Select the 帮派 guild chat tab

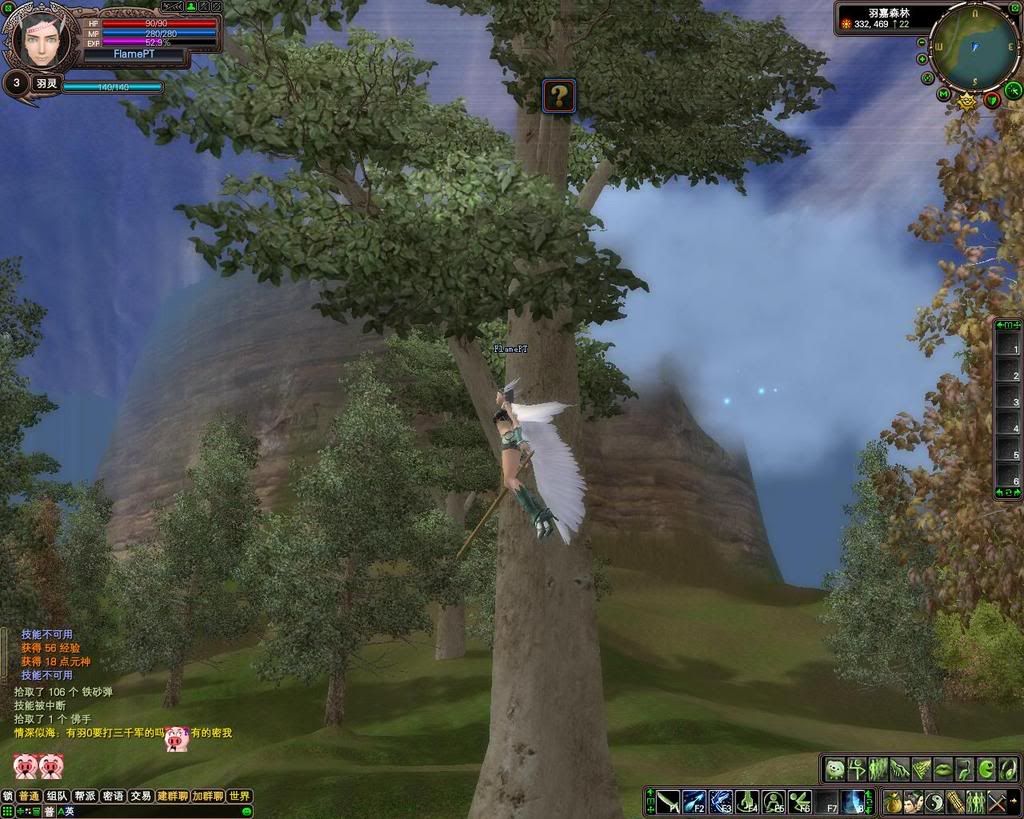tap(85, 796)
